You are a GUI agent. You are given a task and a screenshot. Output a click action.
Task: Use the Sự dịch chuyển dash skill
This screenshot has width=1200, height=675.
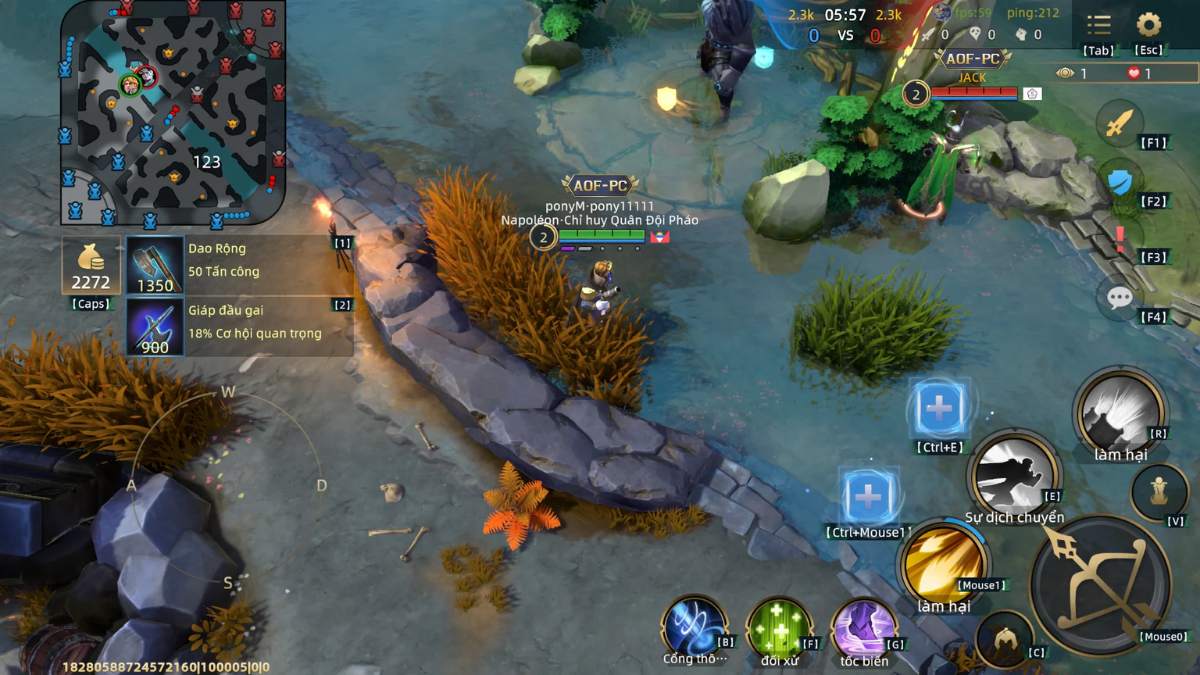tap(1012, 474)
